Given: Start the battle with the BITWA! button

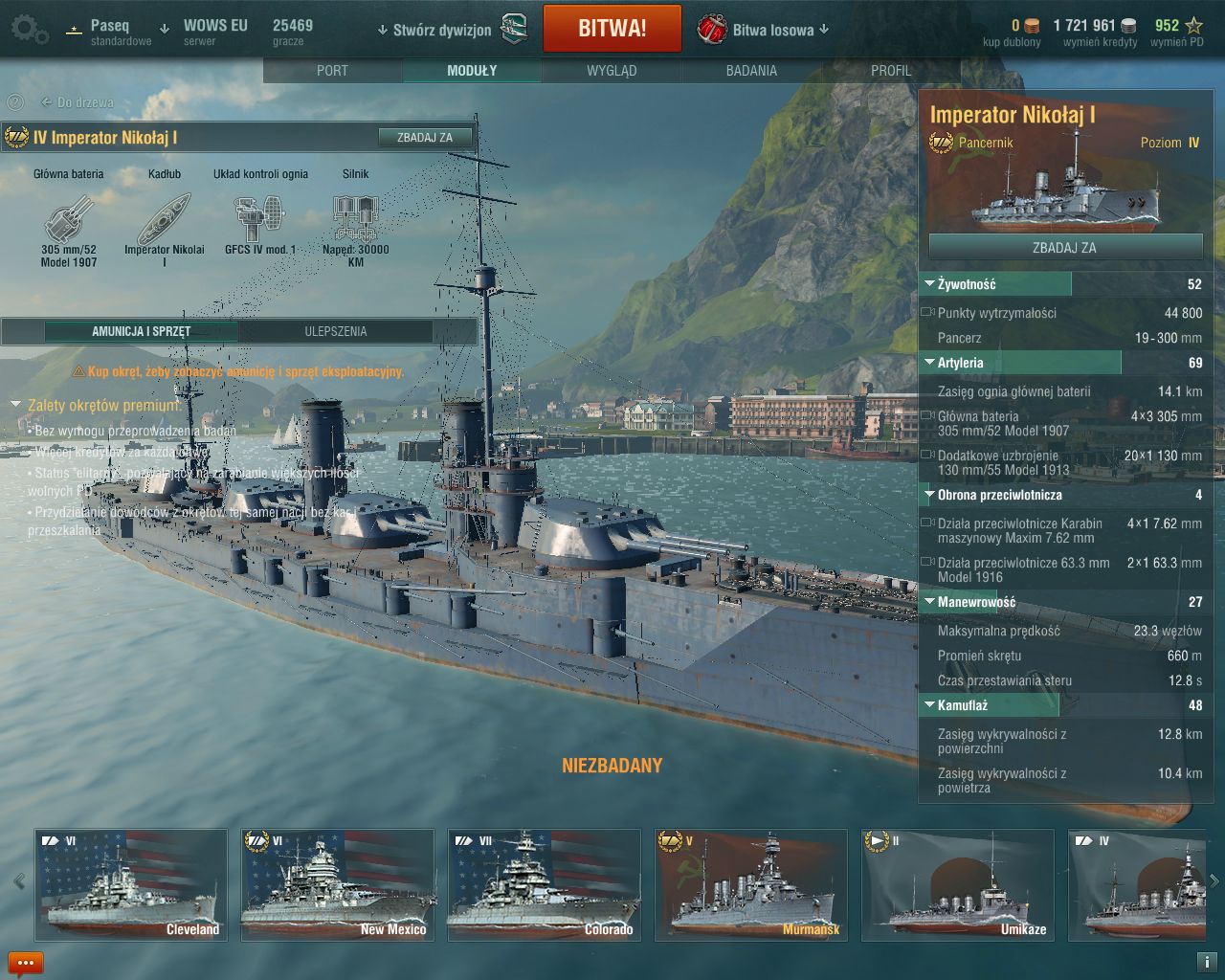Looking at the screenshot, I should [x=612, y=29].
